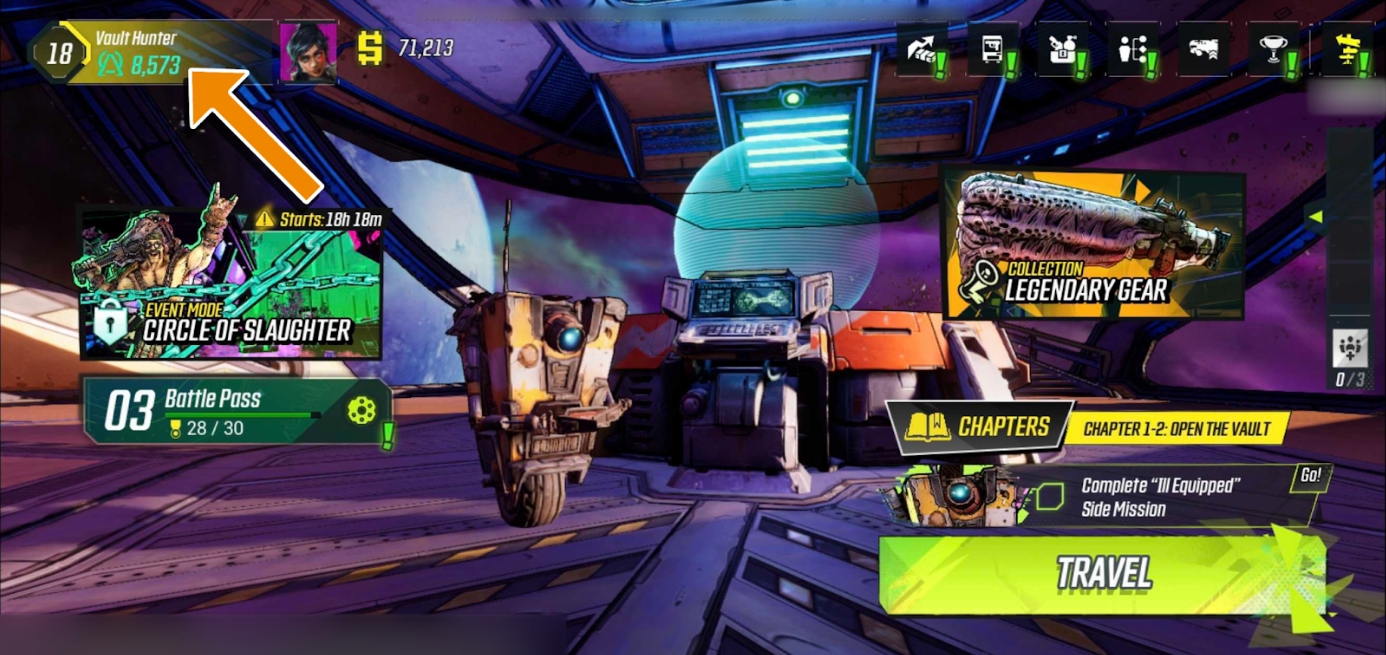Open the trophy achievements icon

1274,50
